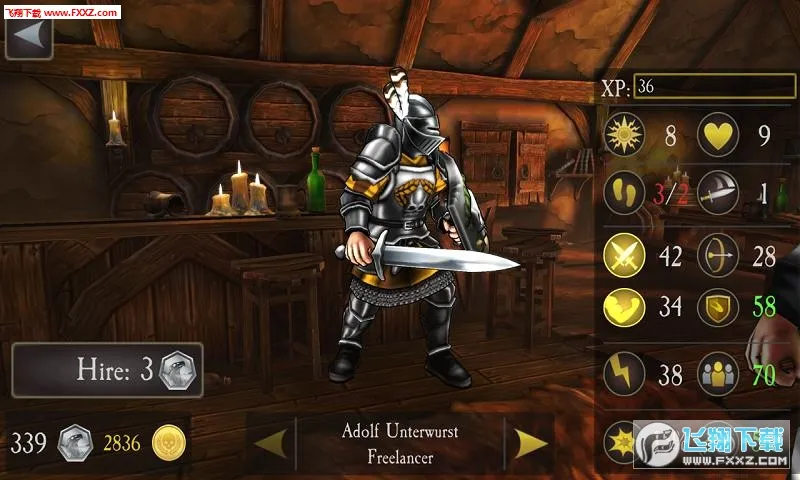Show the previous mercenary
Screen dimensions: 800x480
271,442
